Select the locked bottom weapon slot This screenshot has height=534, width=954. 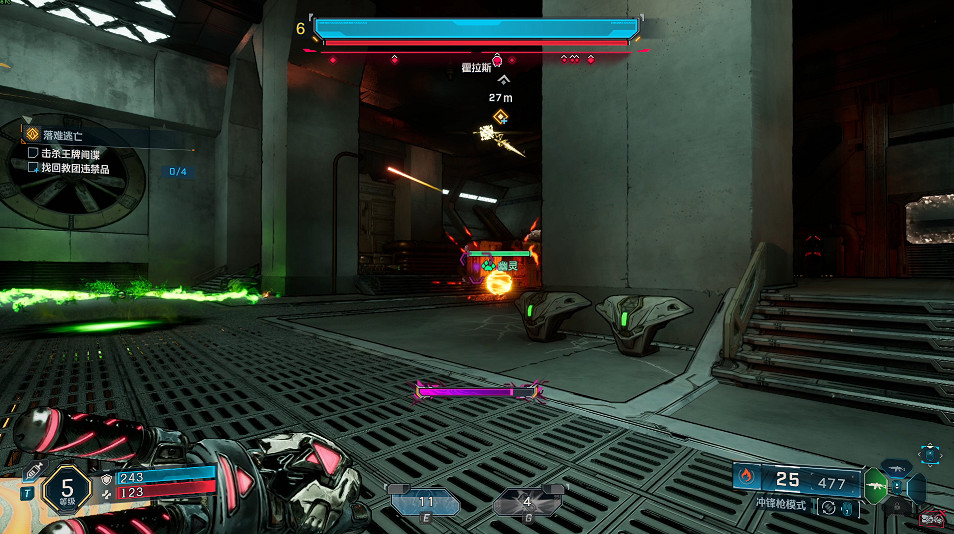(896, 507)
